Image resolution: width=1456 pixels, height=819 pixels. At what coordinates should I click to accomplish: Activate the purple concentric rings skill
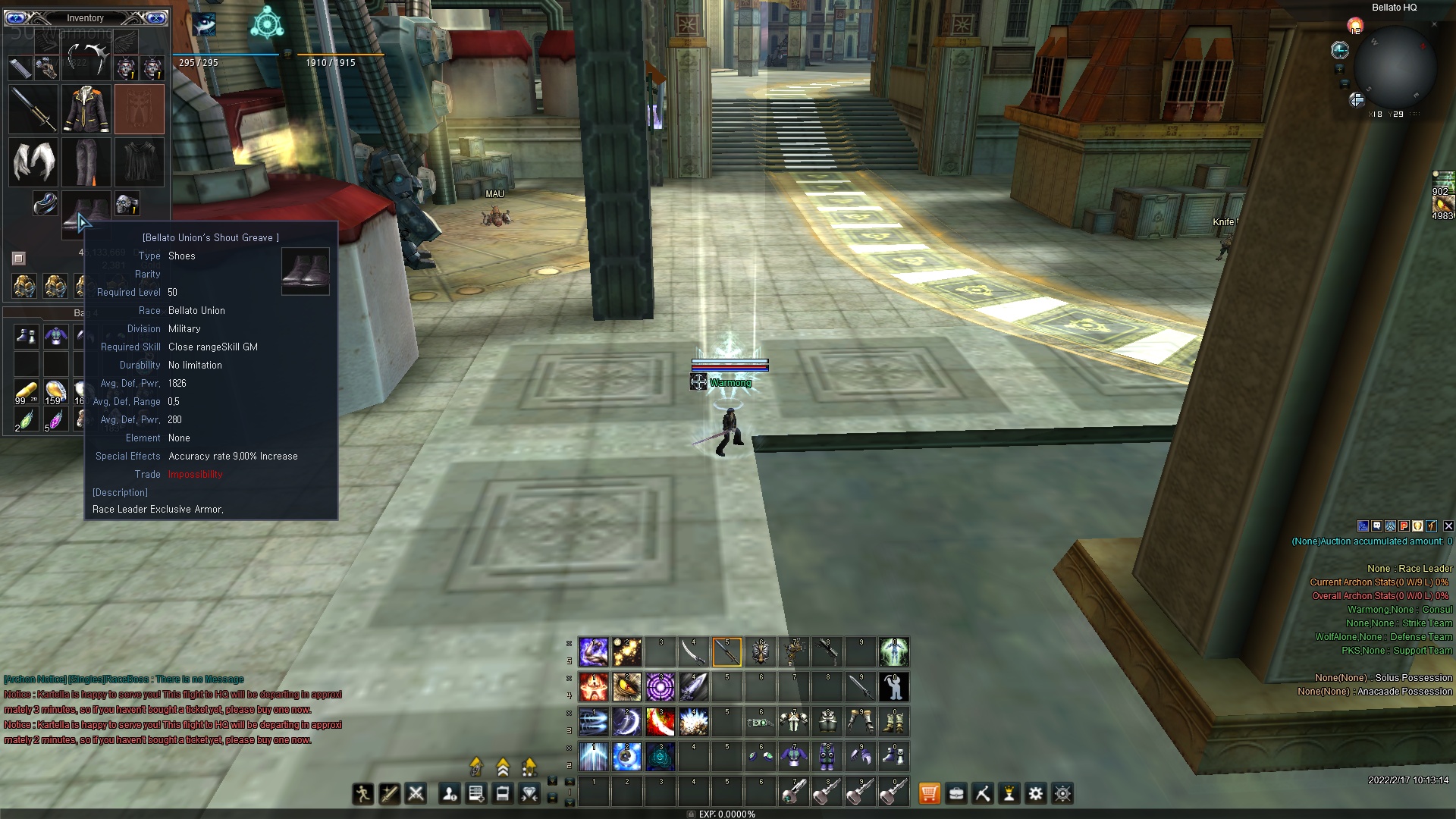coord(660,687)
